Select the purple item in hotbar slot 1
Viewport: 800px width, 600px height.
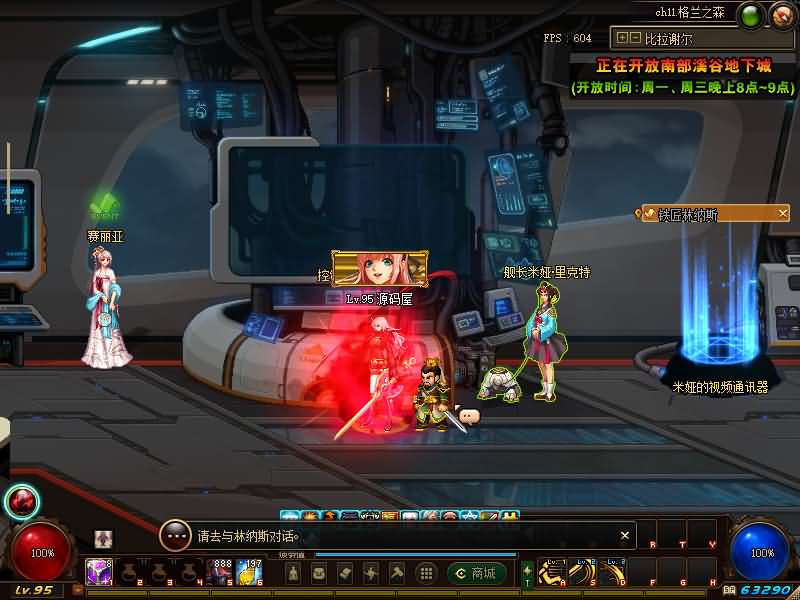(x=99, y=572)
